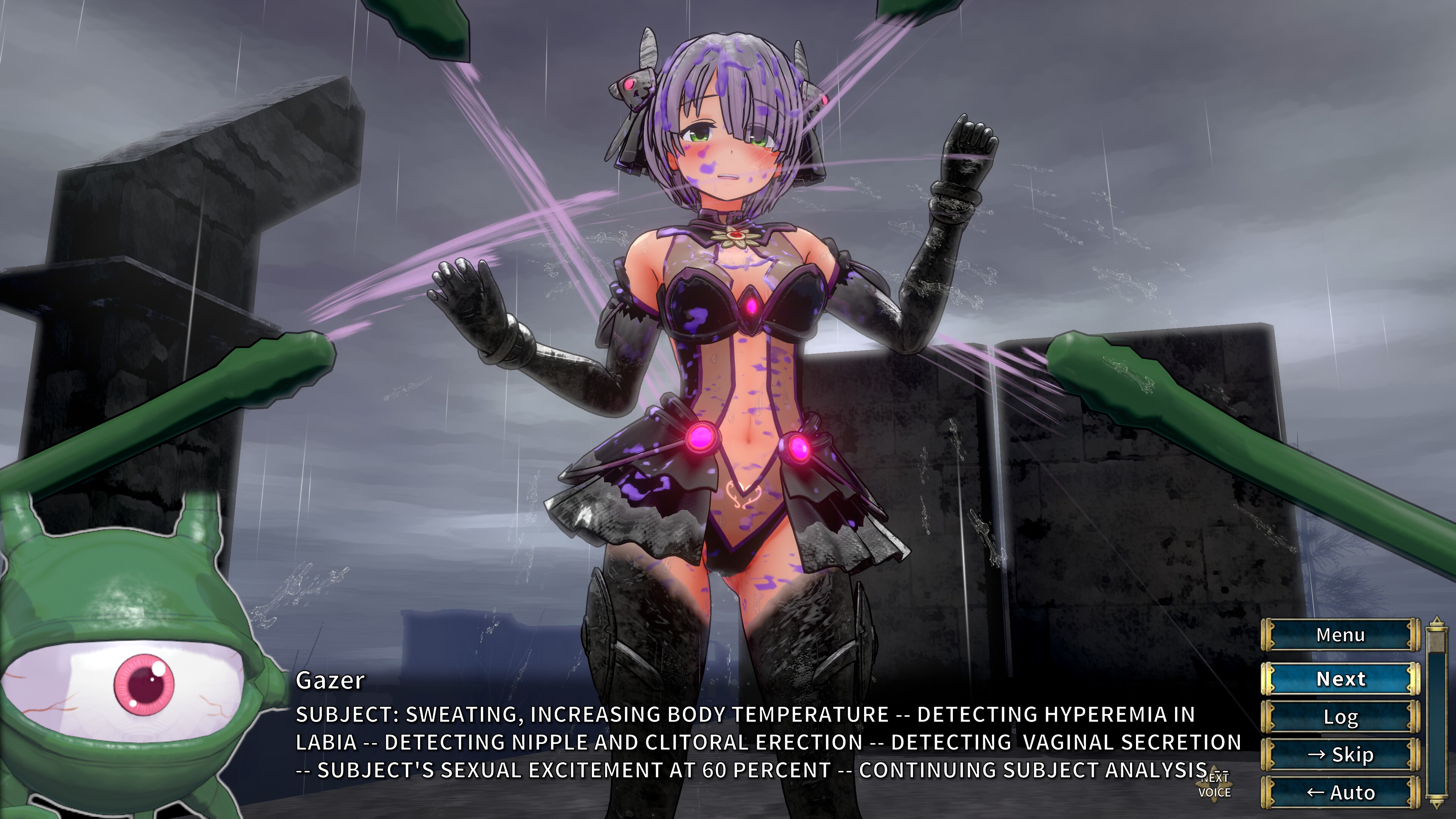
Task: Activate the Skip button
Action: pyautogui.click(x=1340, y=755)
